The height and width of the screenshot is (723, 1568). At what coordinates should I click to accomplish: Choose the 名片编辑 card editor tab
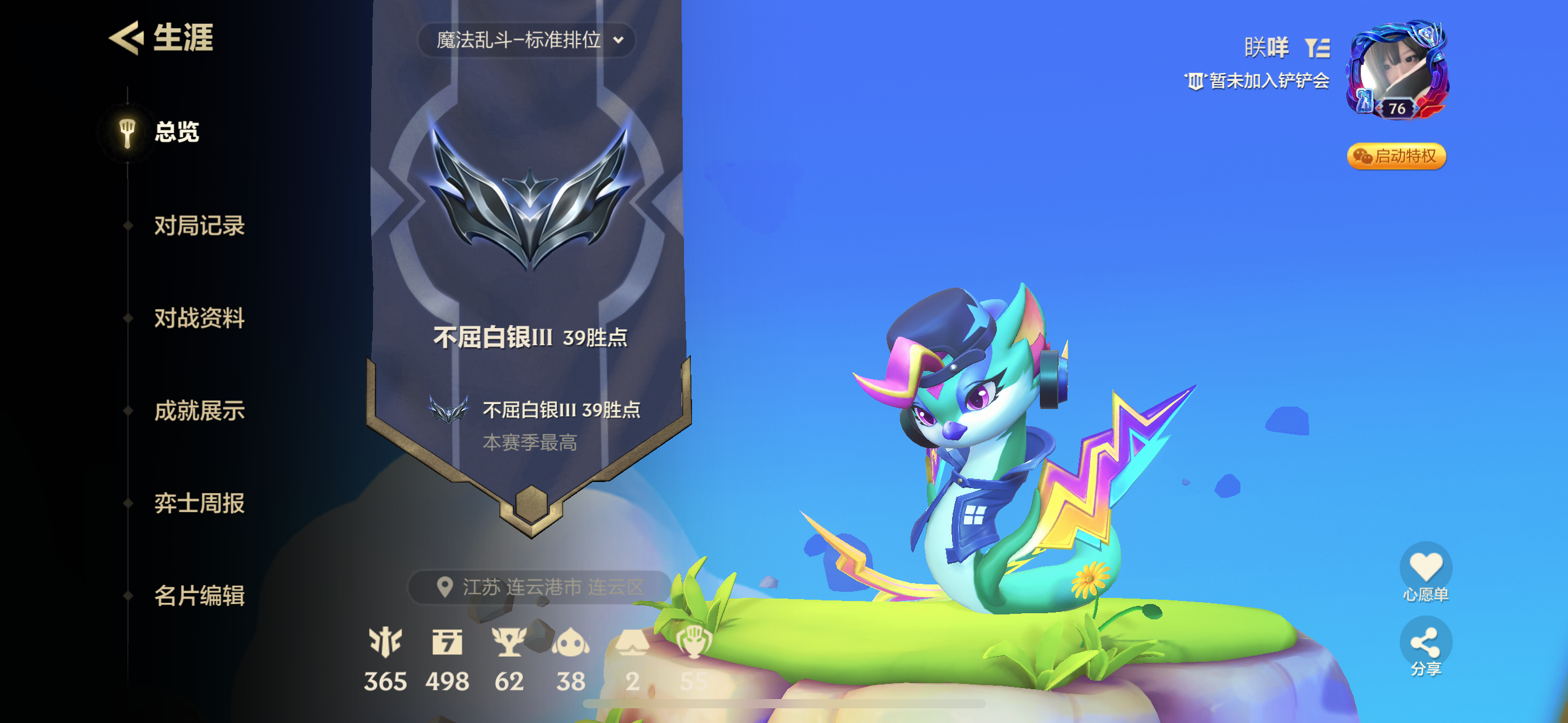[x=199, y=596]
